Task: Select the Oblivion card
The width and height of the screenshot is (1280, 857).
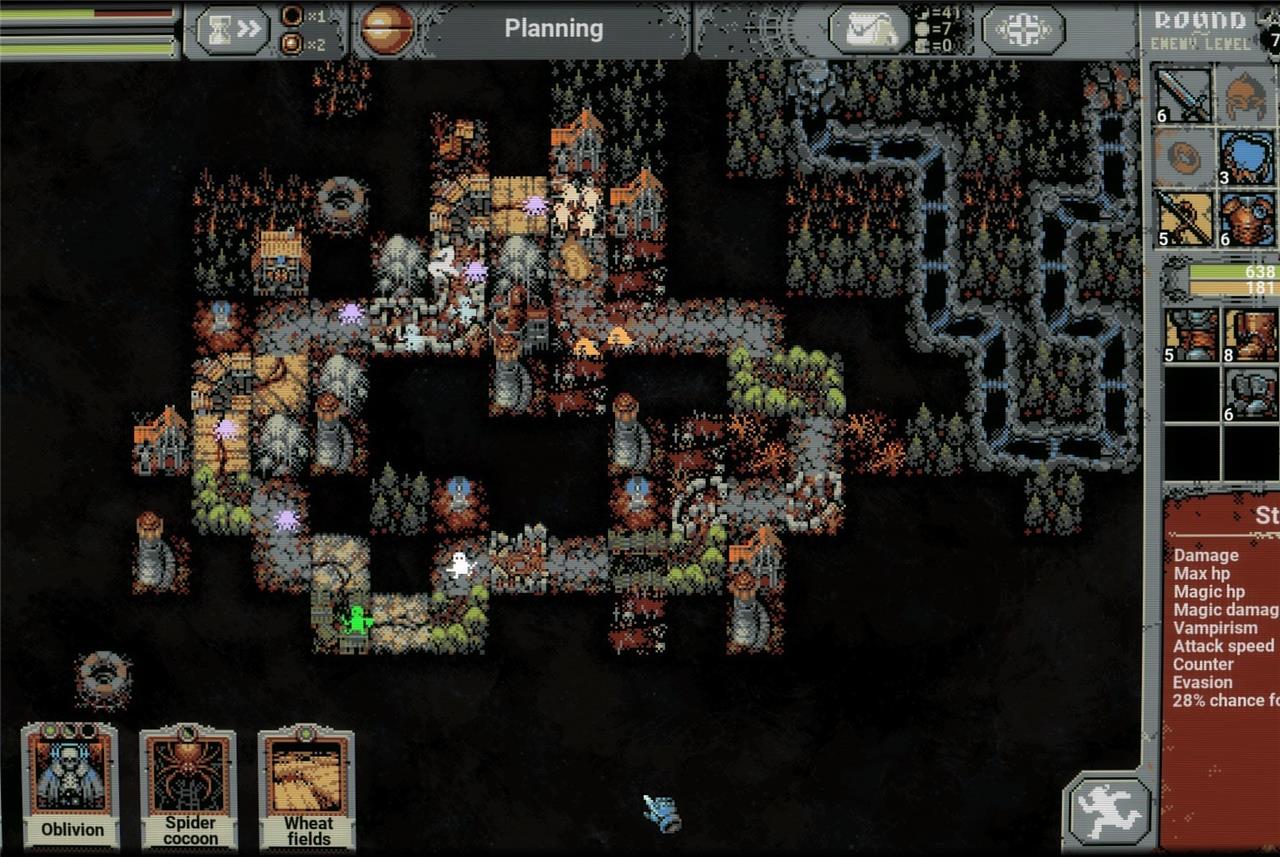Action: [71, 787]
